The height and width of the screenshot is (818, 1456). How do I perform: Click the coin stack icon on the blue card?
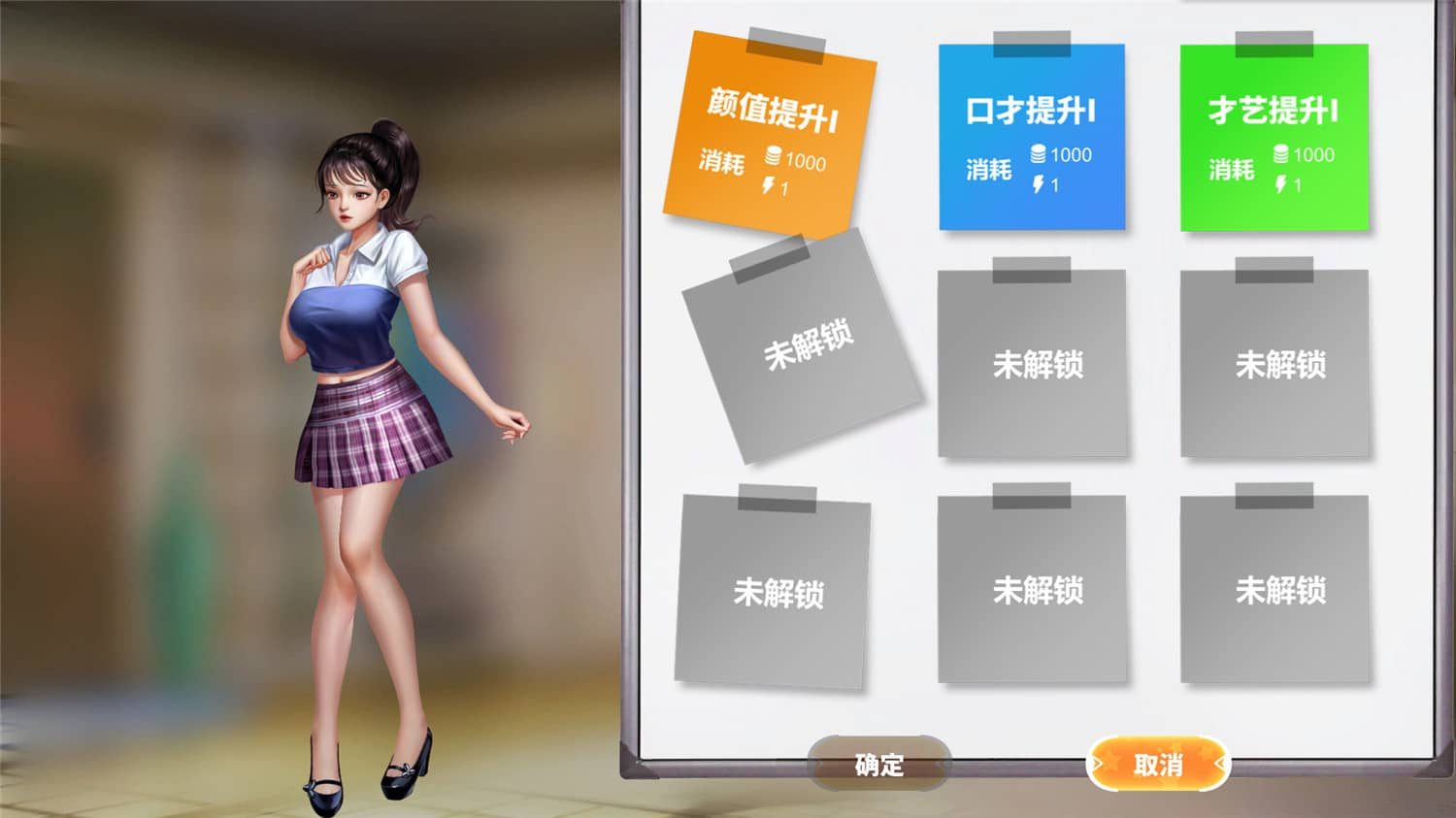(1037, 153)
